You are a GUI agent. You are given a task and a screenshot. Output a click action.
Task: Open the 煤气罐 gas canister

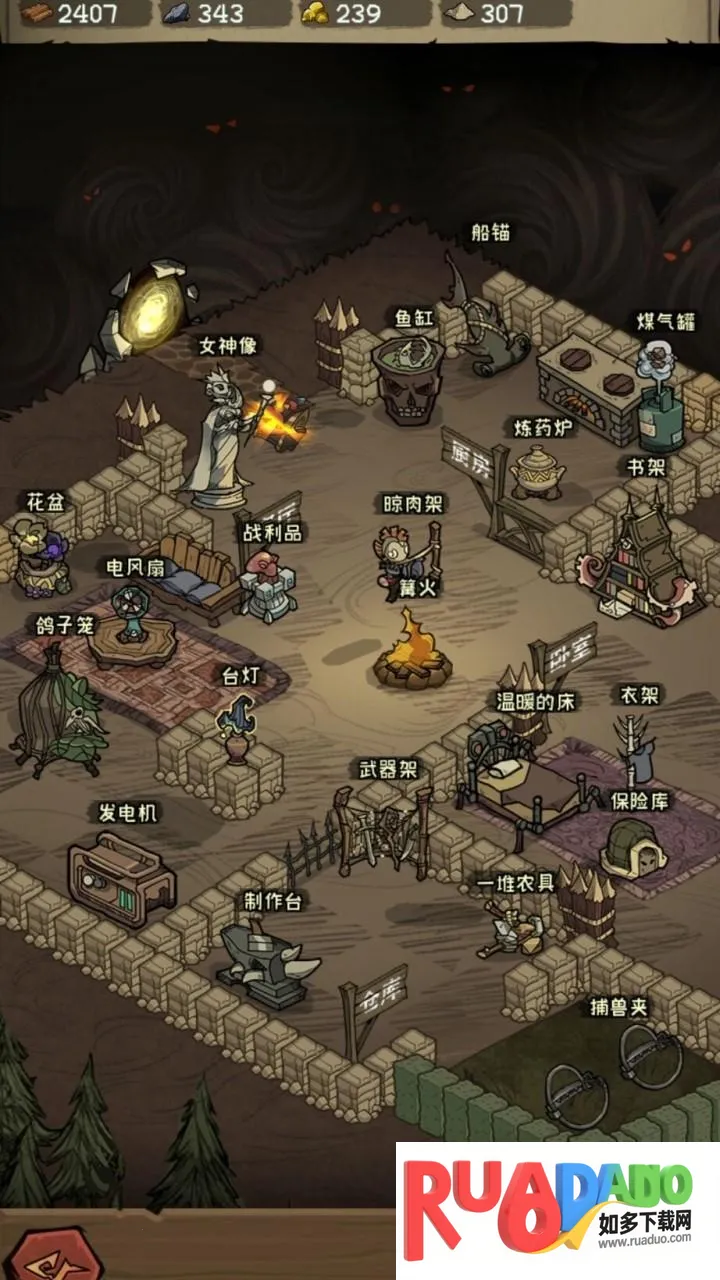(660, 400)
